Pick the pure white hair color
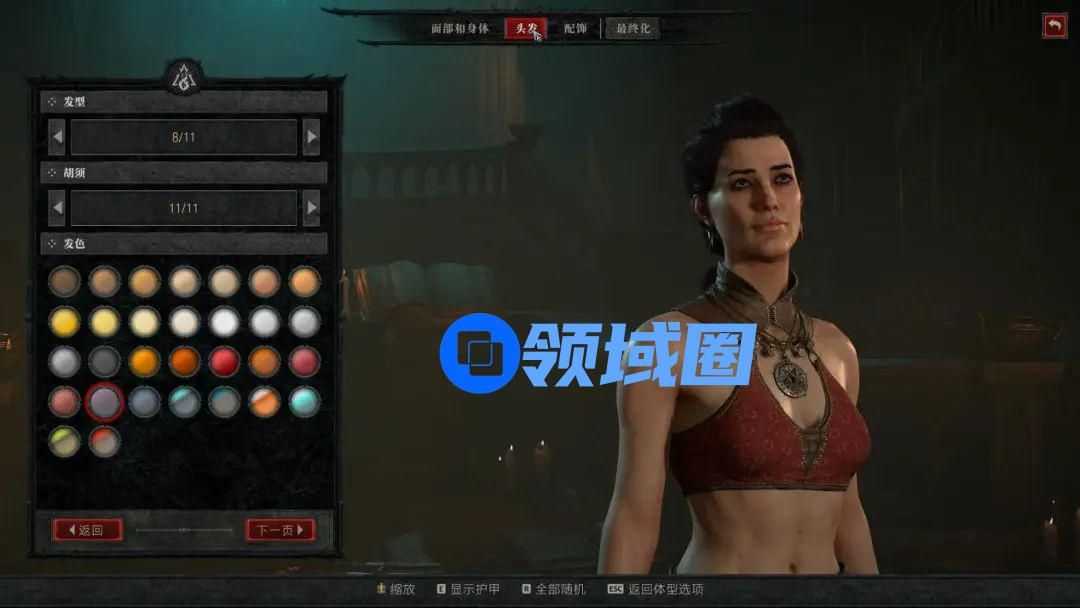 point(224,321)
